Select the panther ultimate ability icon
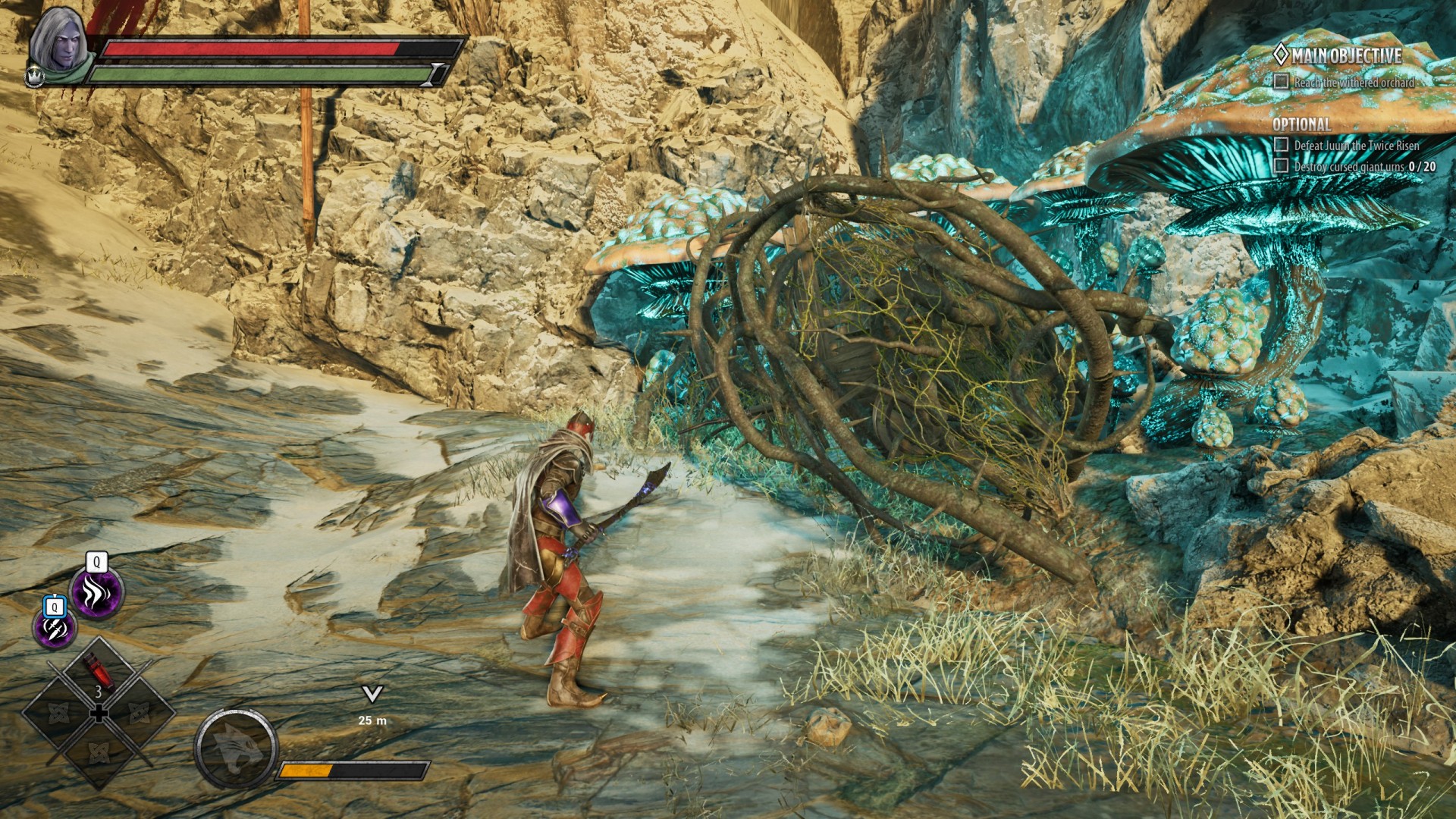 point(235,749)
